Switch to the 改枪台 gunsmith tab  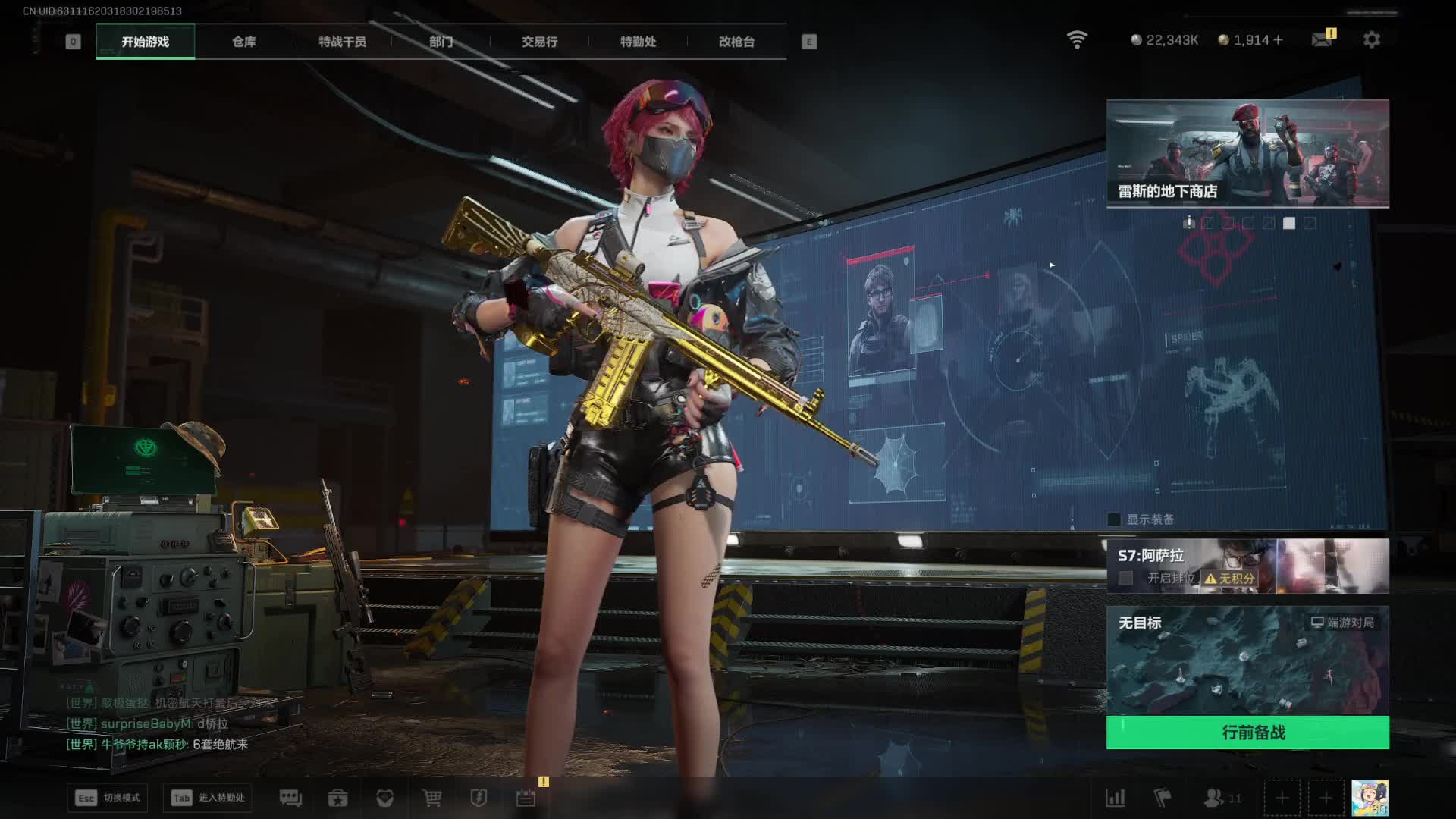pyautogui.click(x=736, y=42)
